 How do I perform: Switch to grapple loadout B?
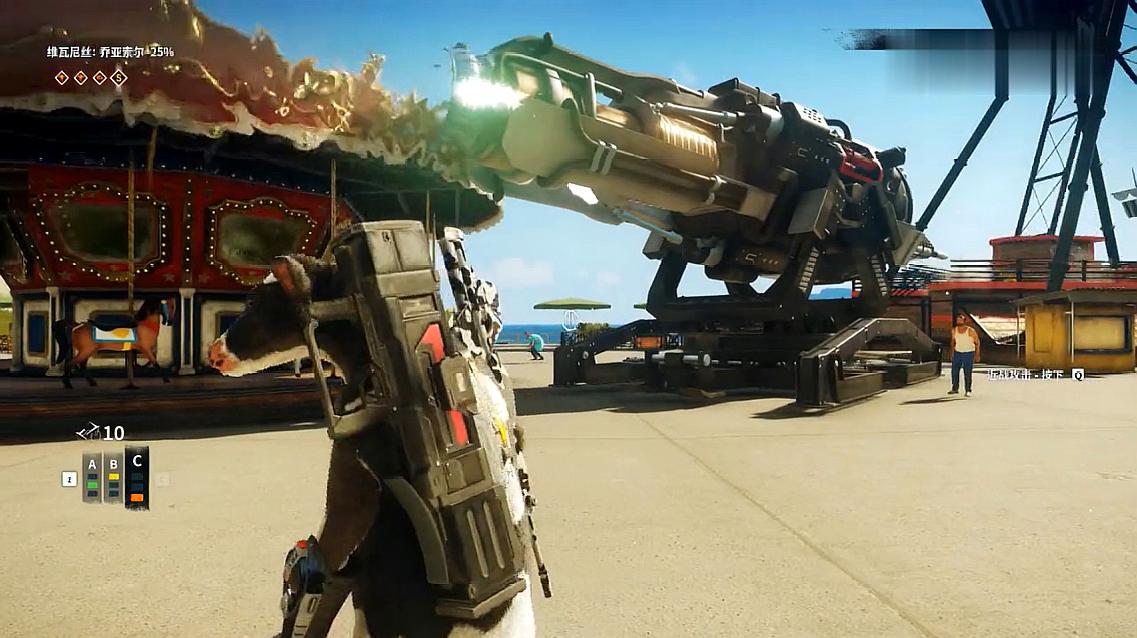pyautogui.click(x=114, y=476)
